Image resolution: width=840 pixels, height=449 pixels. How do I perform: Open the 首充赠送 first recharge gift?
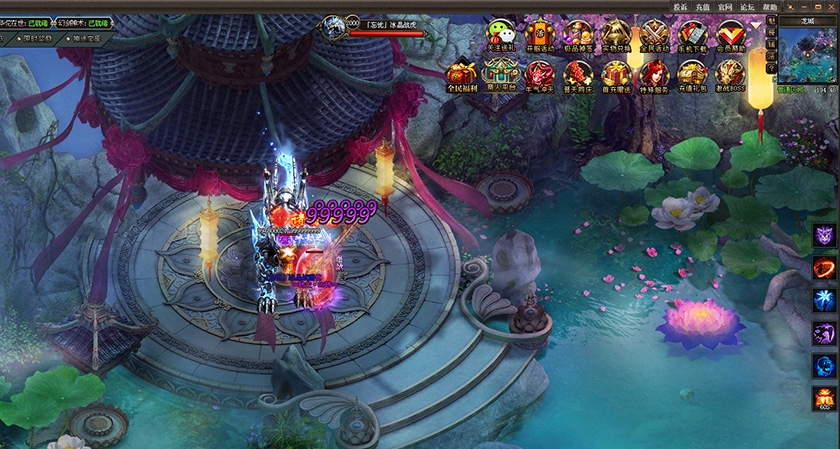(x=615, y=74)
